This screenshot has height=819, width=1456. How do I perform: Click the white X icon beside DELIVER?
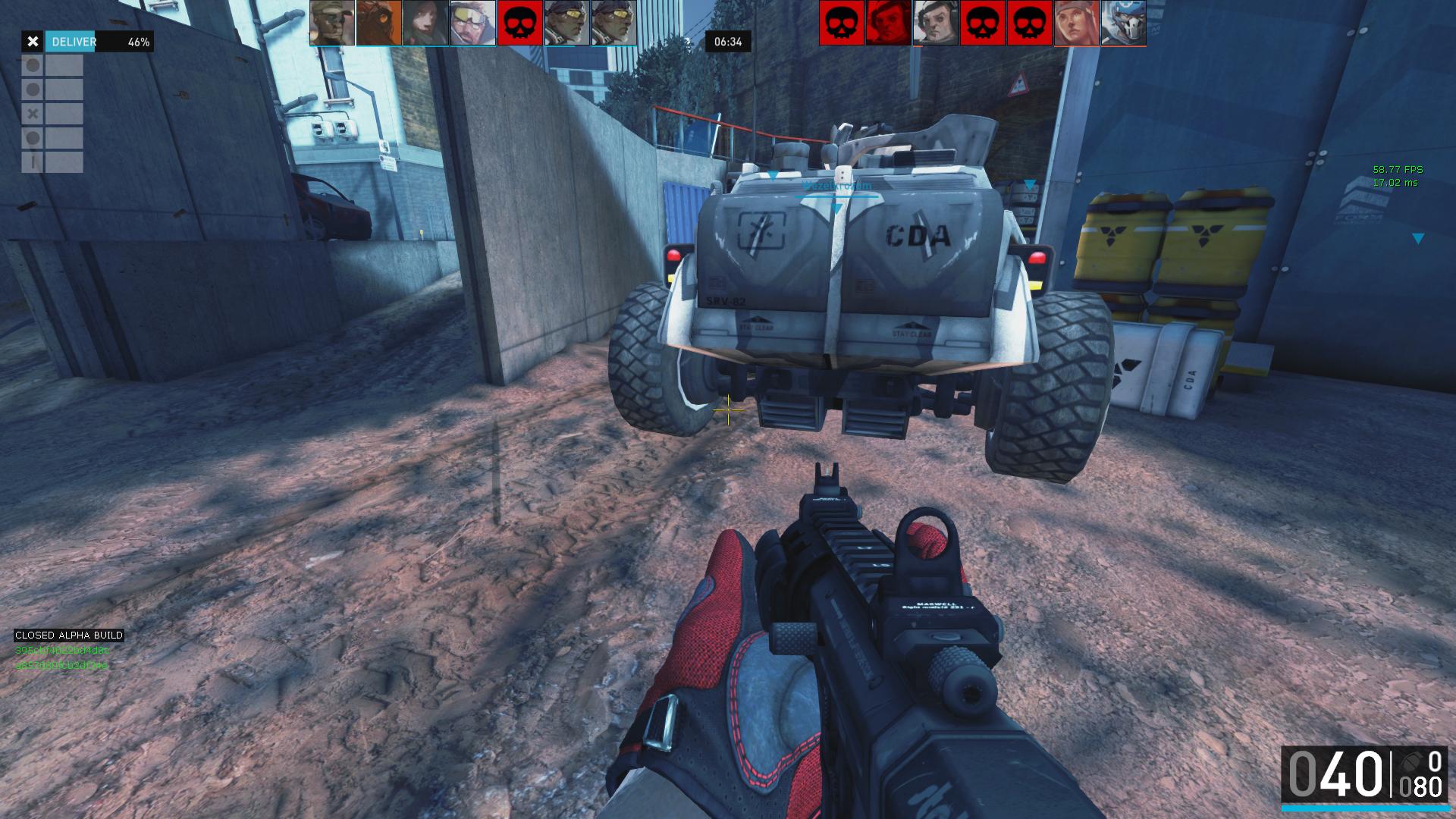coord(33,42)
